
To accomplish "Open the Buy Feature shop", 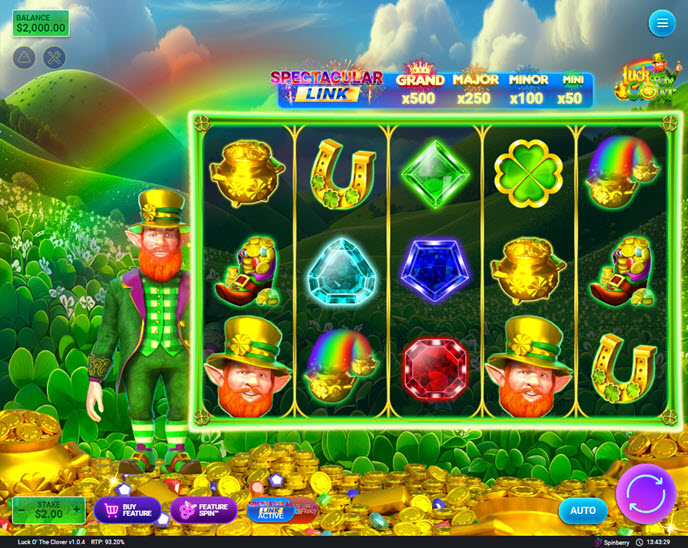I will (128, 510).
